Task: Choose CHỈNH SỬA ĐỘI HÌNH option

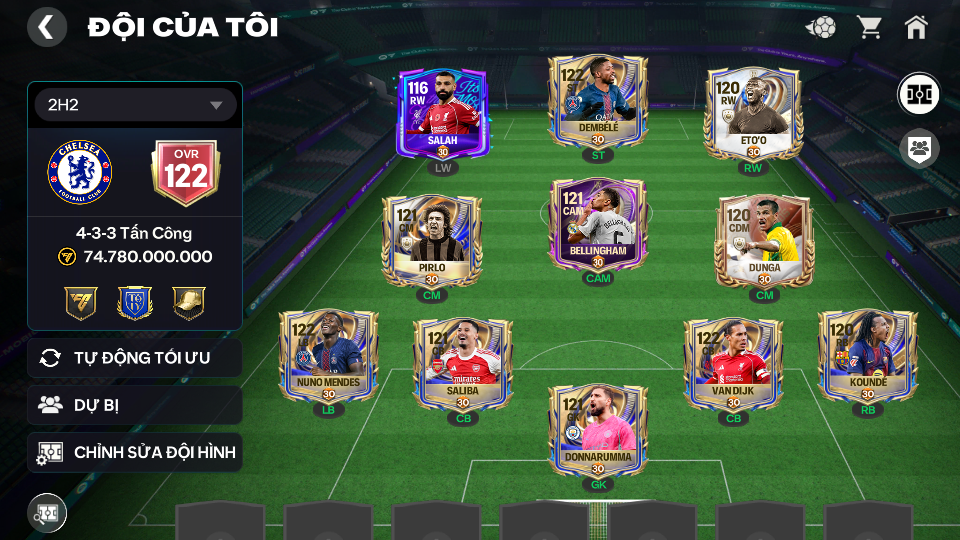Action: click(135, 452)
